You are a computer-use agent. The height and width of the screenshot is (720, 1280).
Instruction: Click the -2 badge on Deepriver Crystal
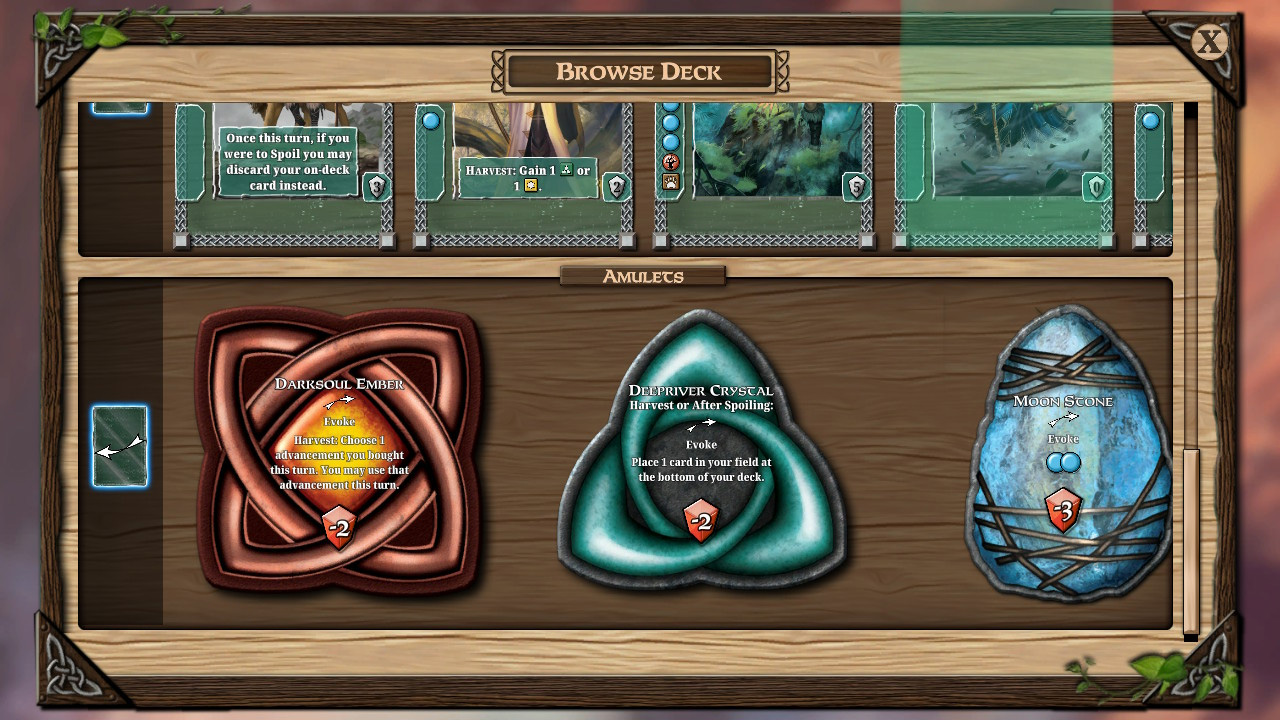(702, 519)
